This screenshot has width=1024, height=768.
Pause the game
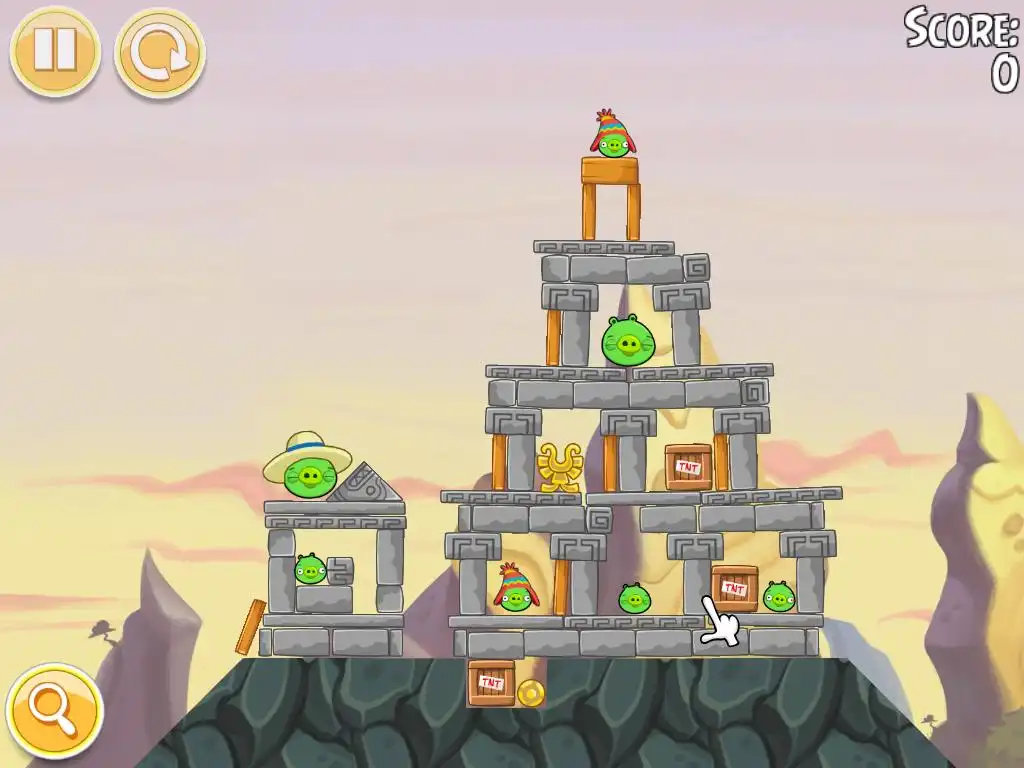[x=55, y=51]
